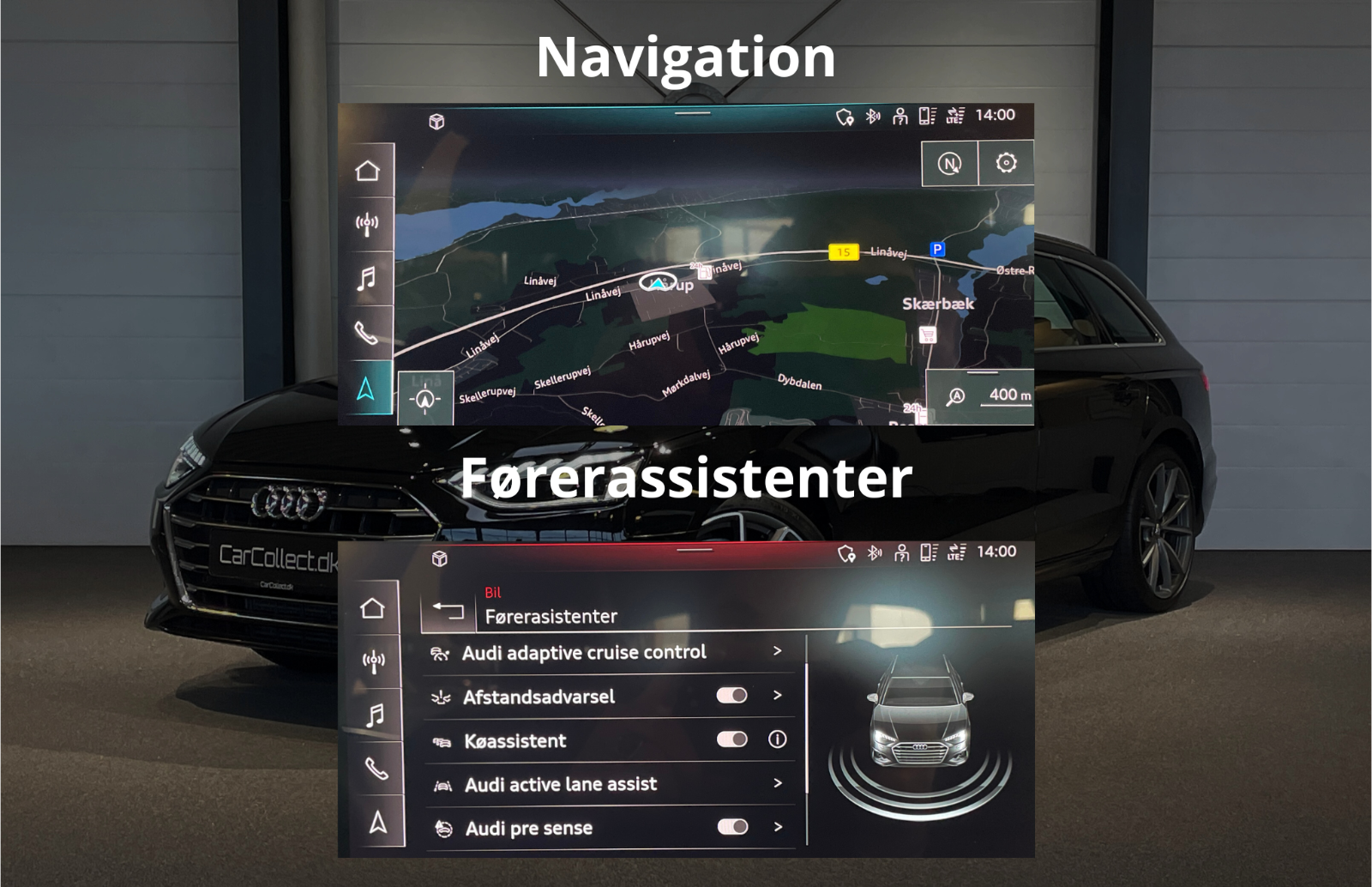1372x887 pixels.
Task: Open the Audi pre sense submenu arrow
Action: coord(778,827)
